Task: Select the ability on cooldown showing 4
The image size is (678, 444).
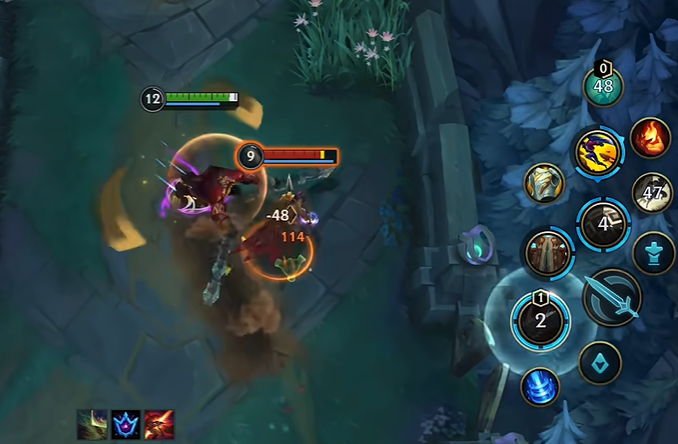Action: point(604,223)
